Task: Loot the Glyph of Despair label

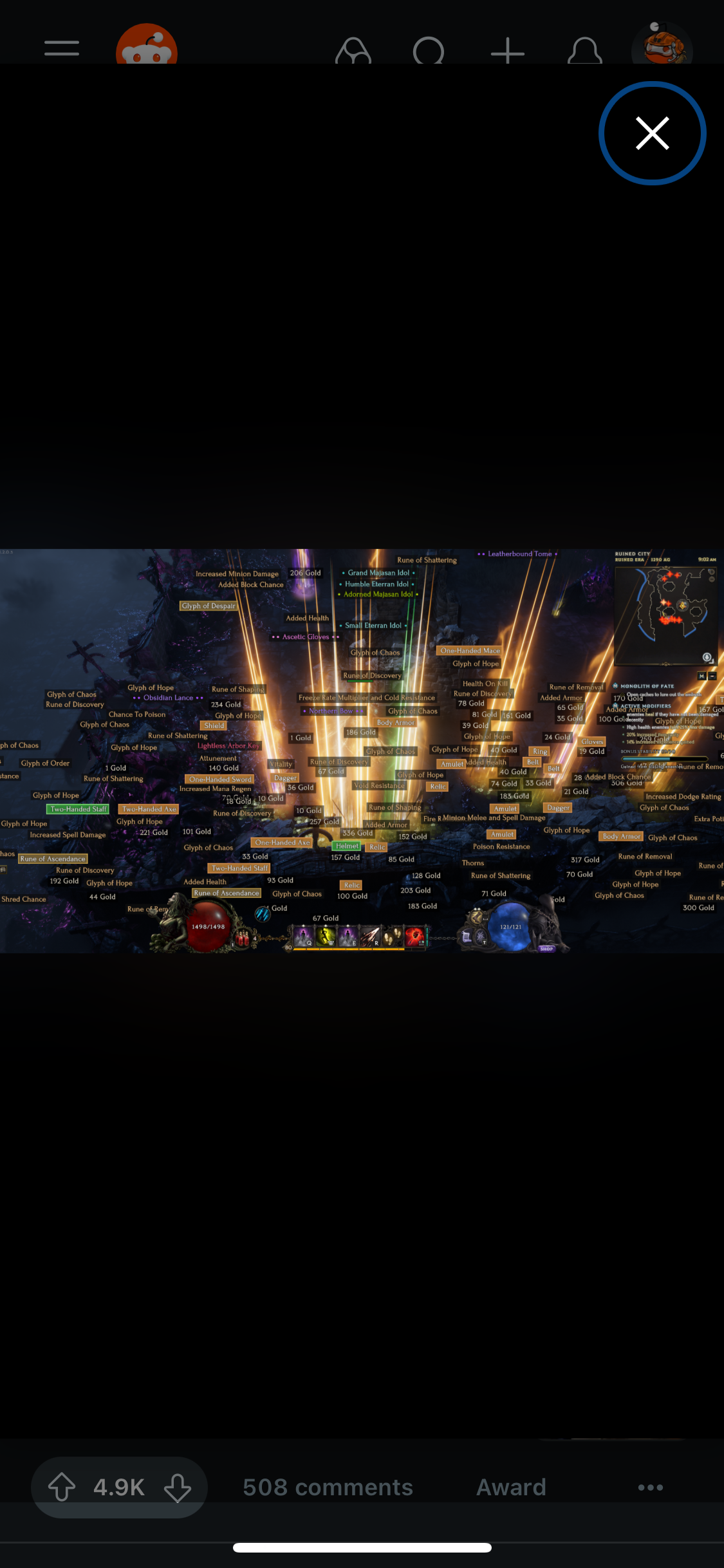Action: click(209, 606)
